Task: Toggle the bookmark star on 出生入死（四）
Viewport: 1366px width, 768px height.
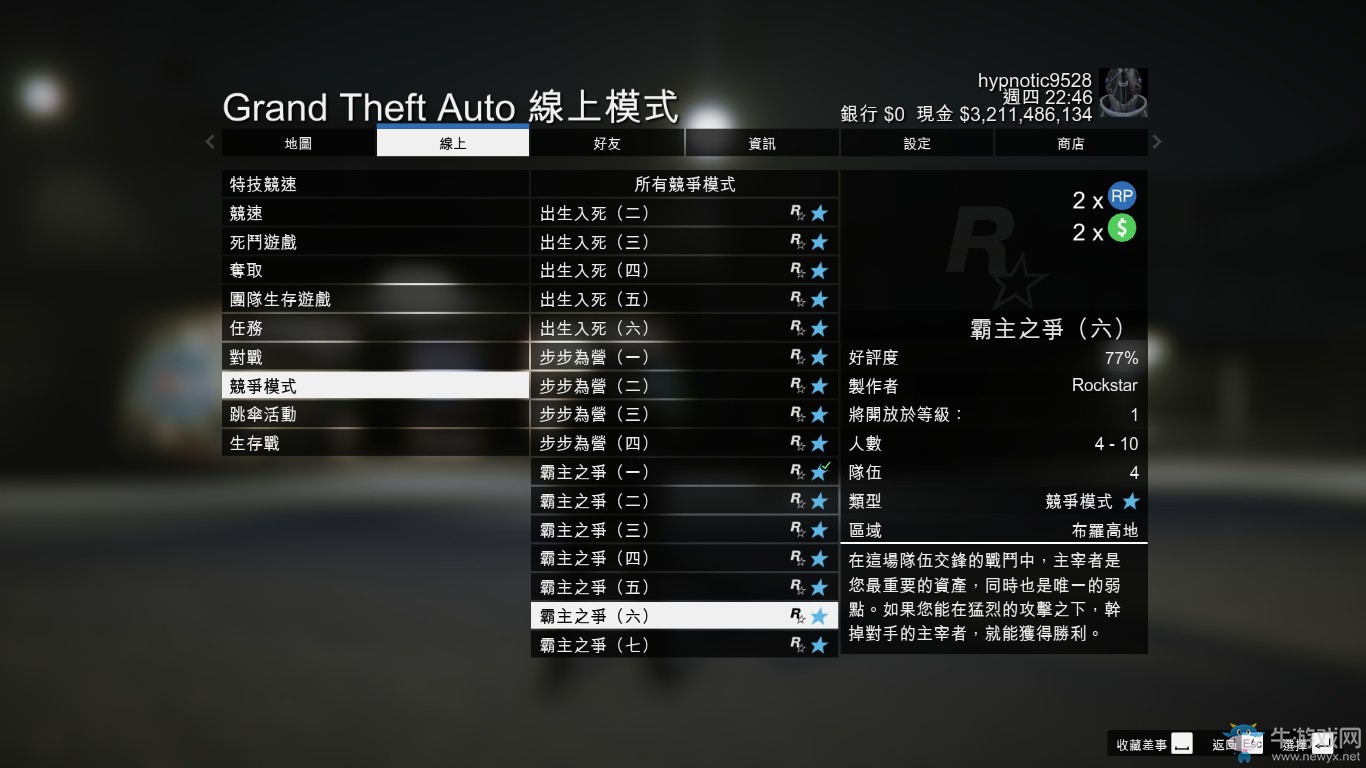Action: point(821,270)
